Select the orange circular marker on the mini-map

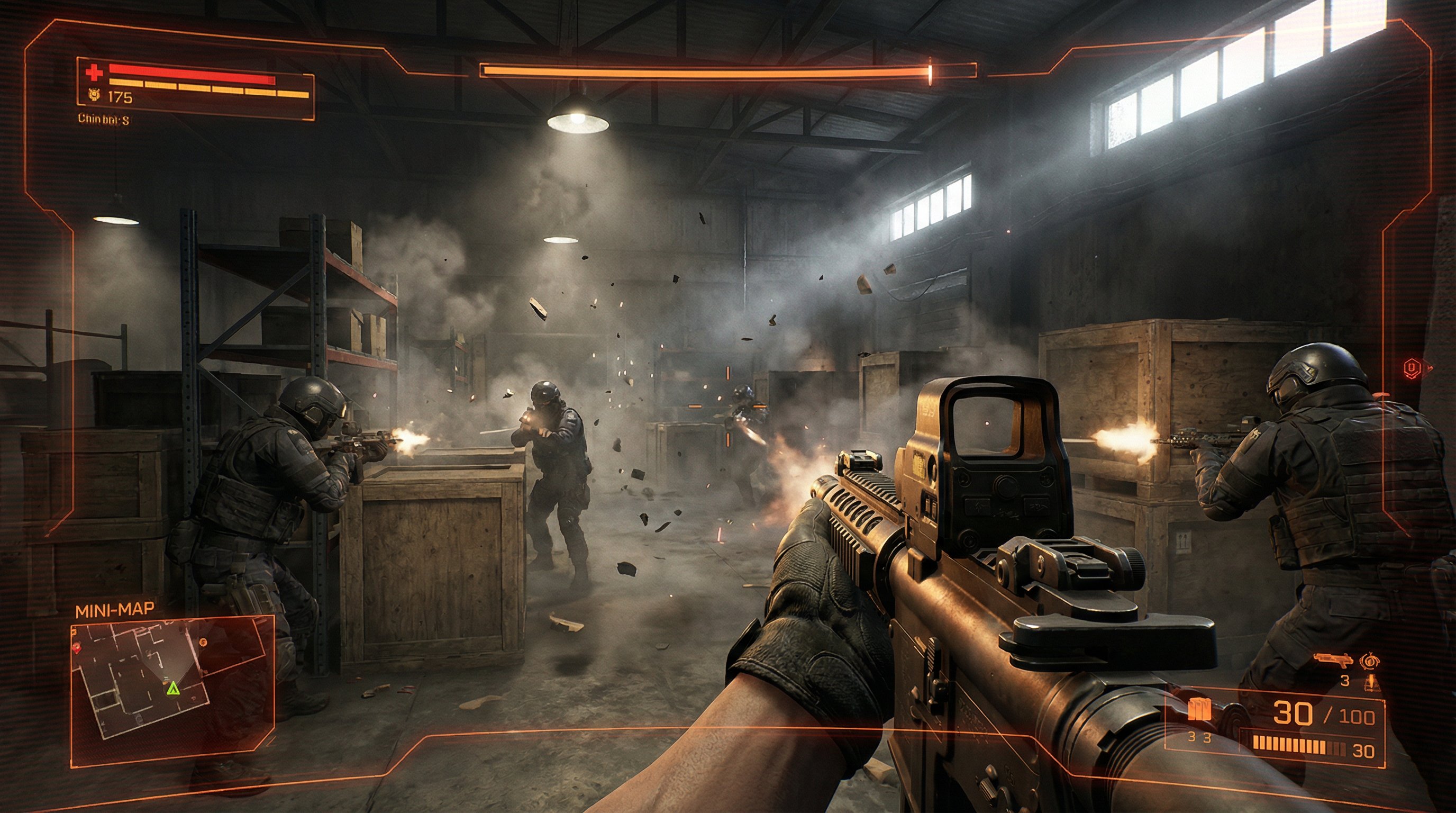[204, 642]
